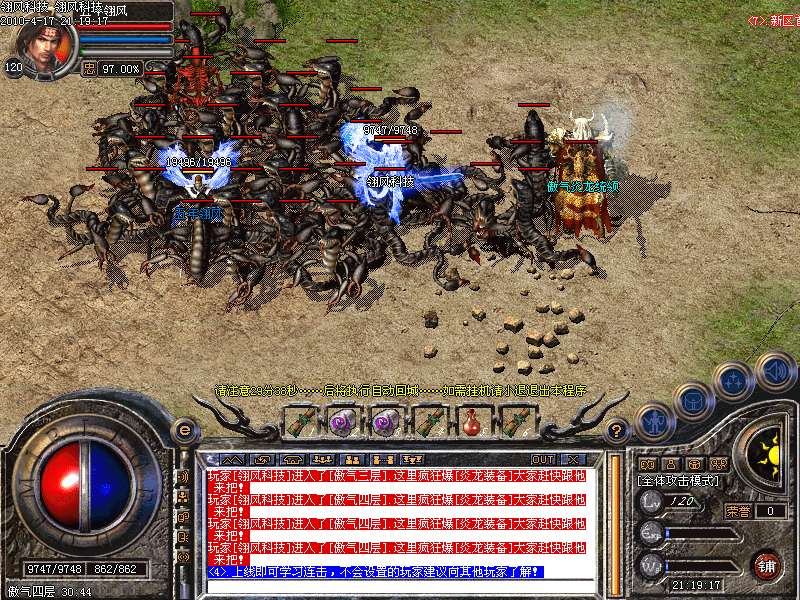Click the 荣誉 honor label
The height and width of the screenshot is (600, 800).
738,511
